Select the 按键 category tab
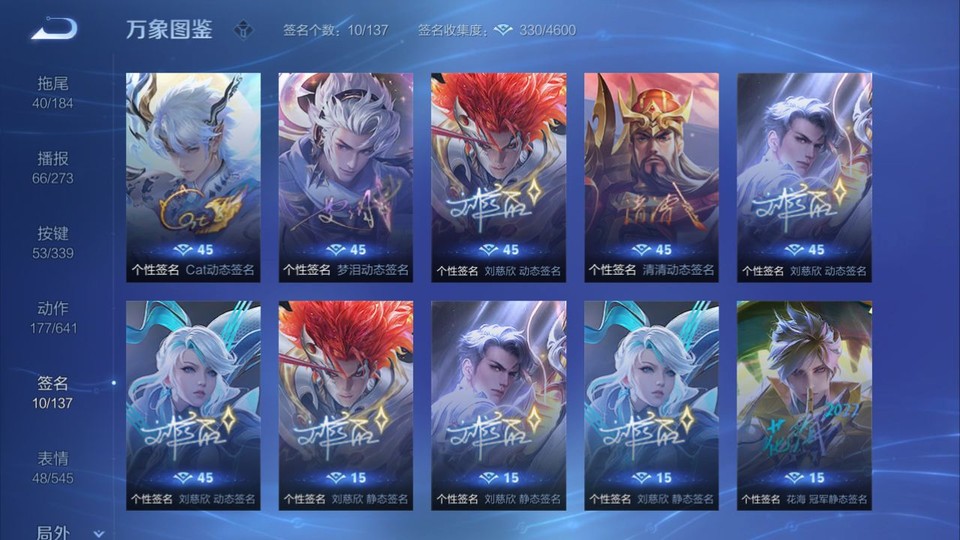 (54, 241)
